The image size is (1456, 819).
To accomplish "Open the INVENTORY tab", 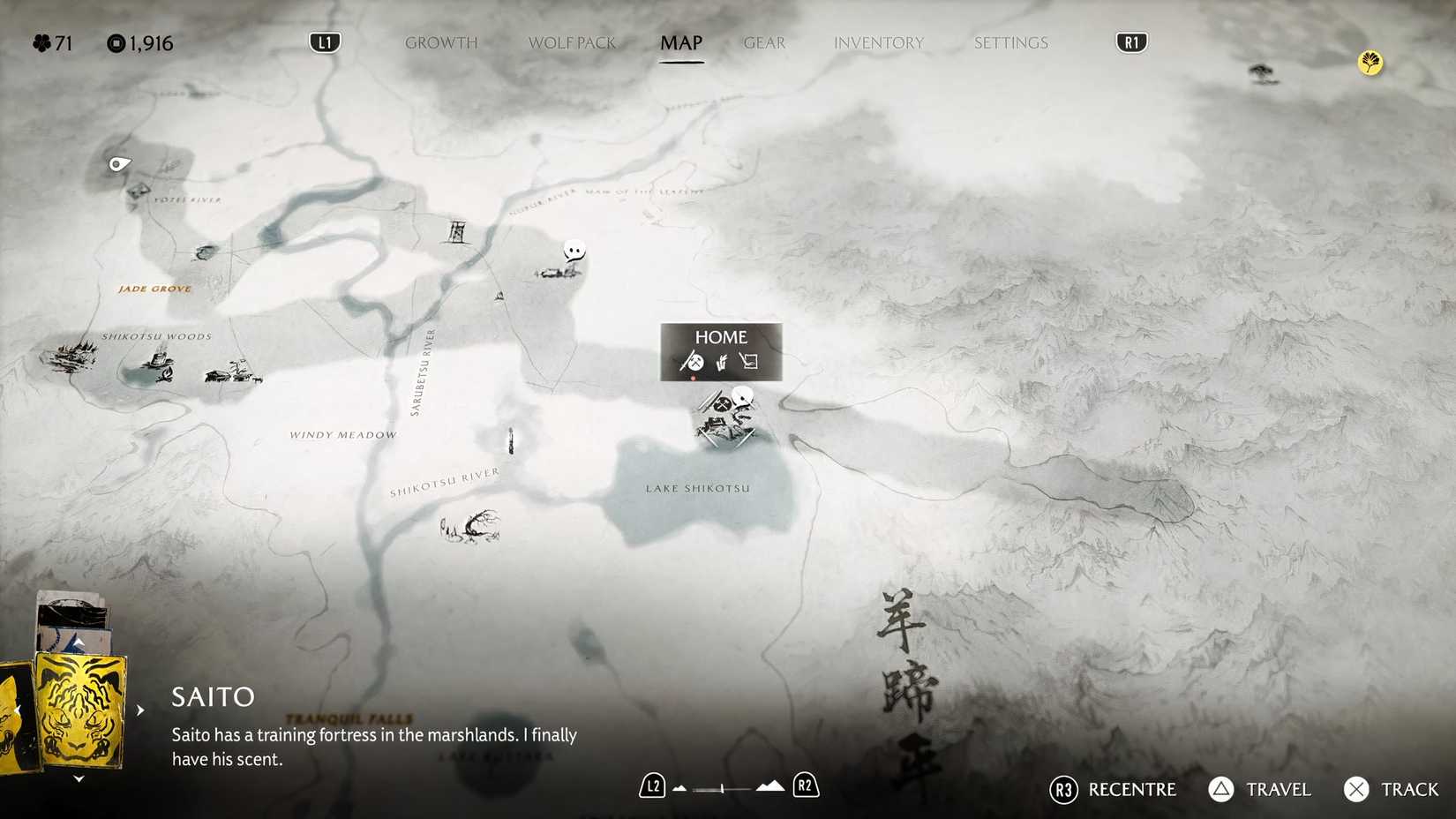I will coord(878,42).
